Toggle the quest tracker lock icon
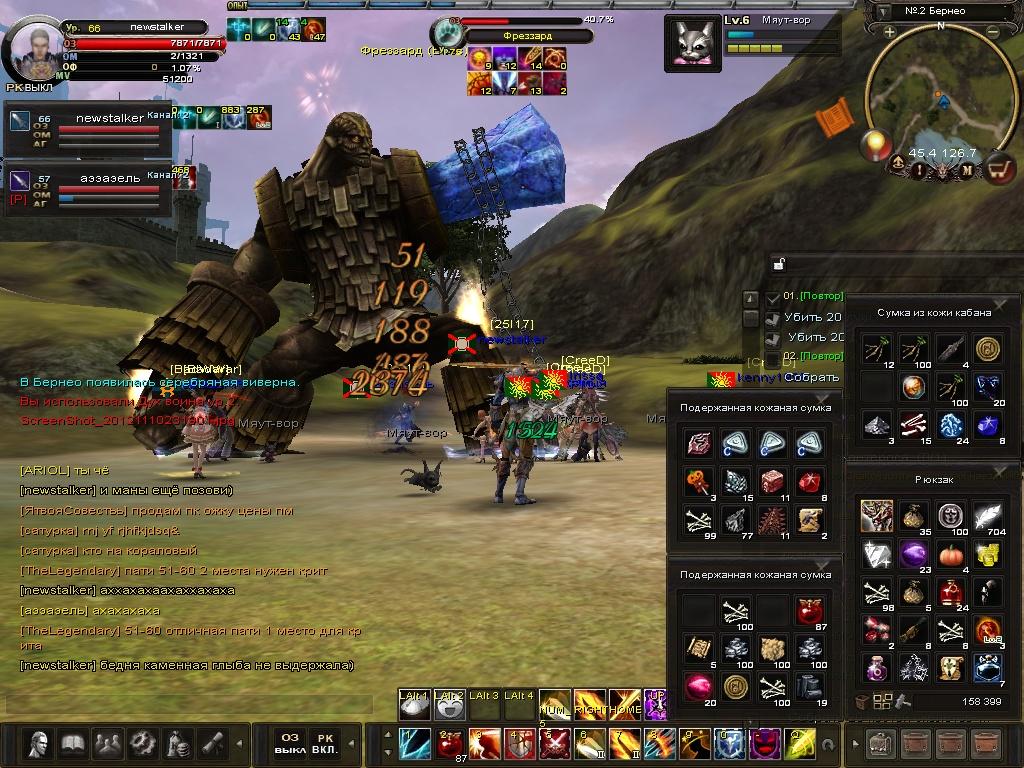The image size is (1024, 768). (777, 265)
